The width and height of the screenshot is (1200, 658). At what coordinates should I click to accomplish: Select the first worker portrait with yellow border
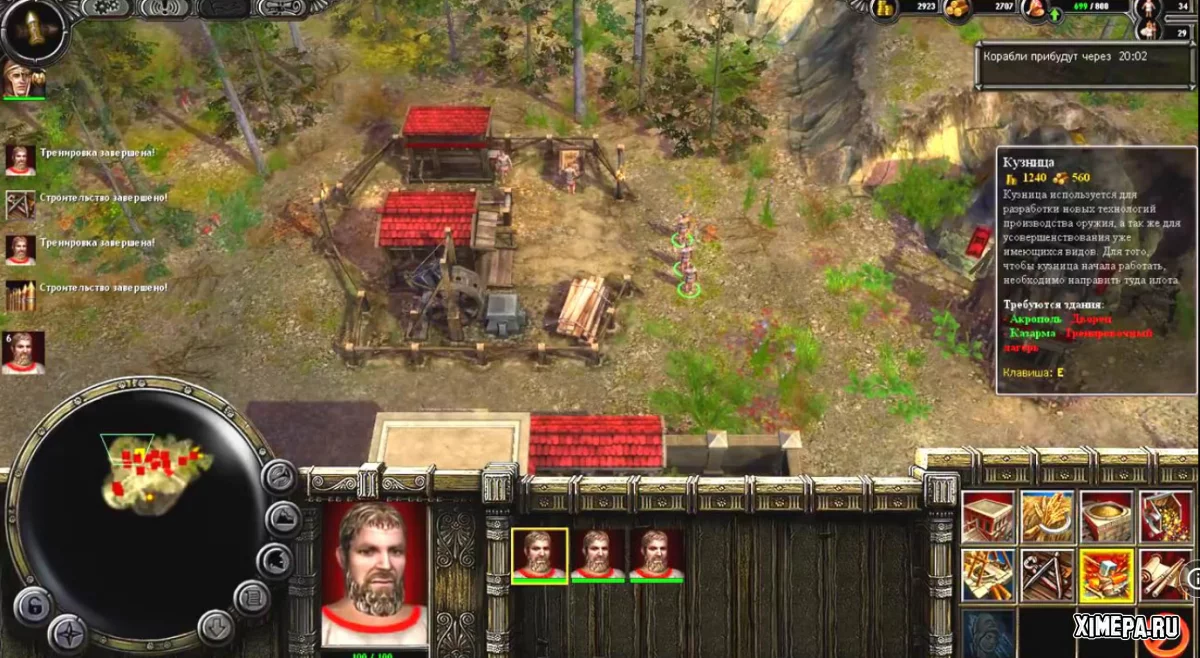pos(540,555)
